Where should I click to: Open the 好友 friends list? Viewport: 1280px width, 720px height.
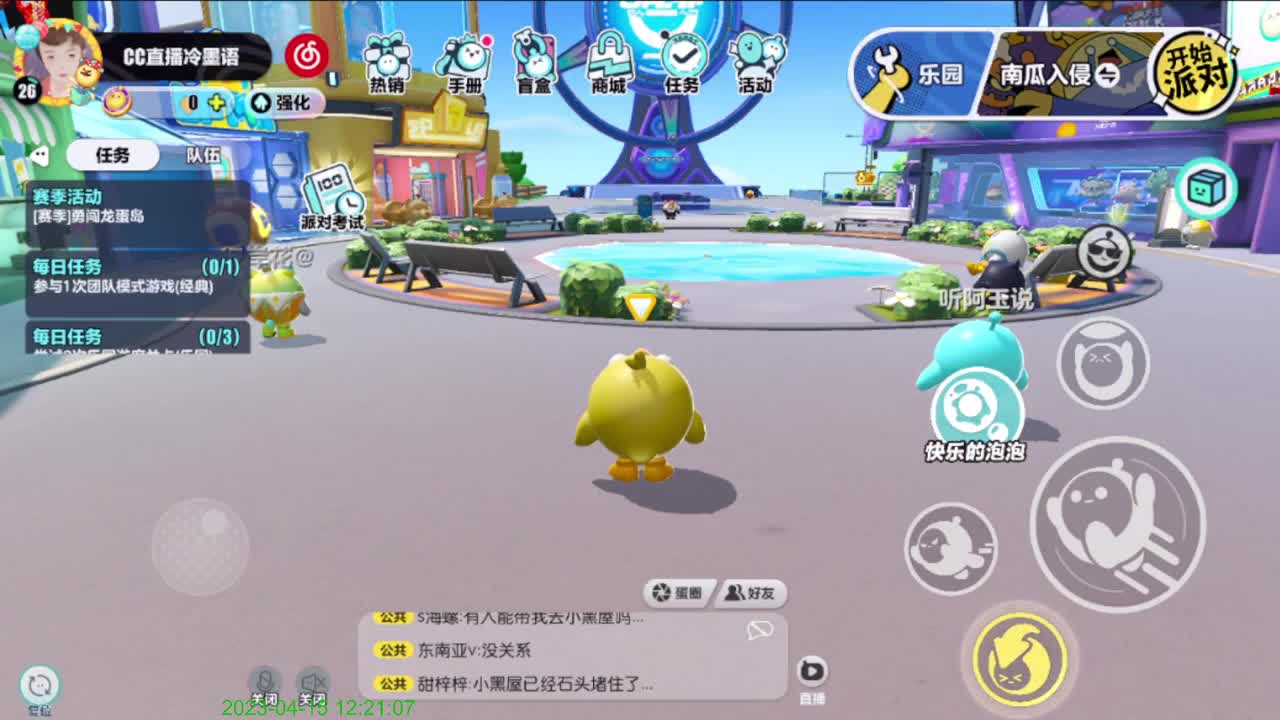pos(752,593)
